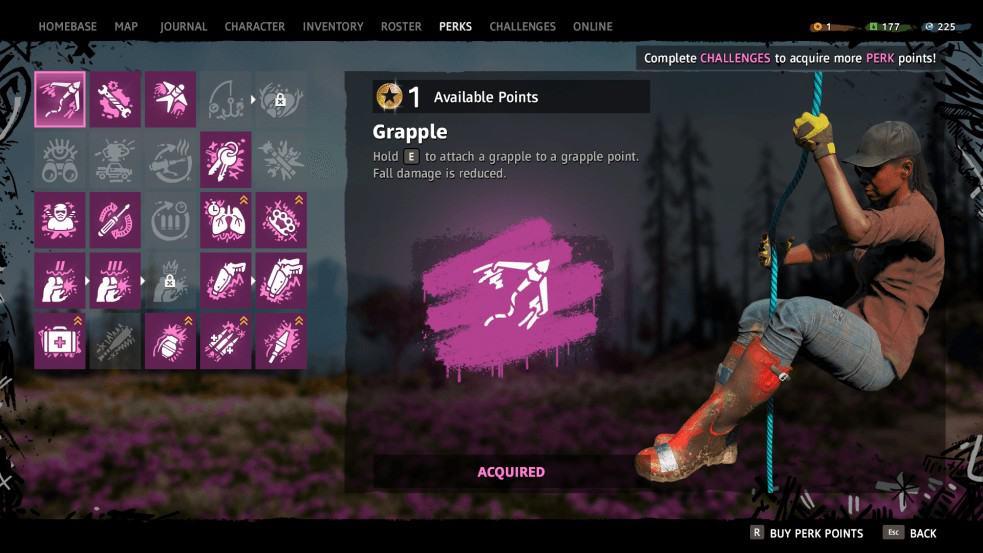This screenshot has width=983, height=553.
Task: Show the Challenges tab
Action: 521,26
